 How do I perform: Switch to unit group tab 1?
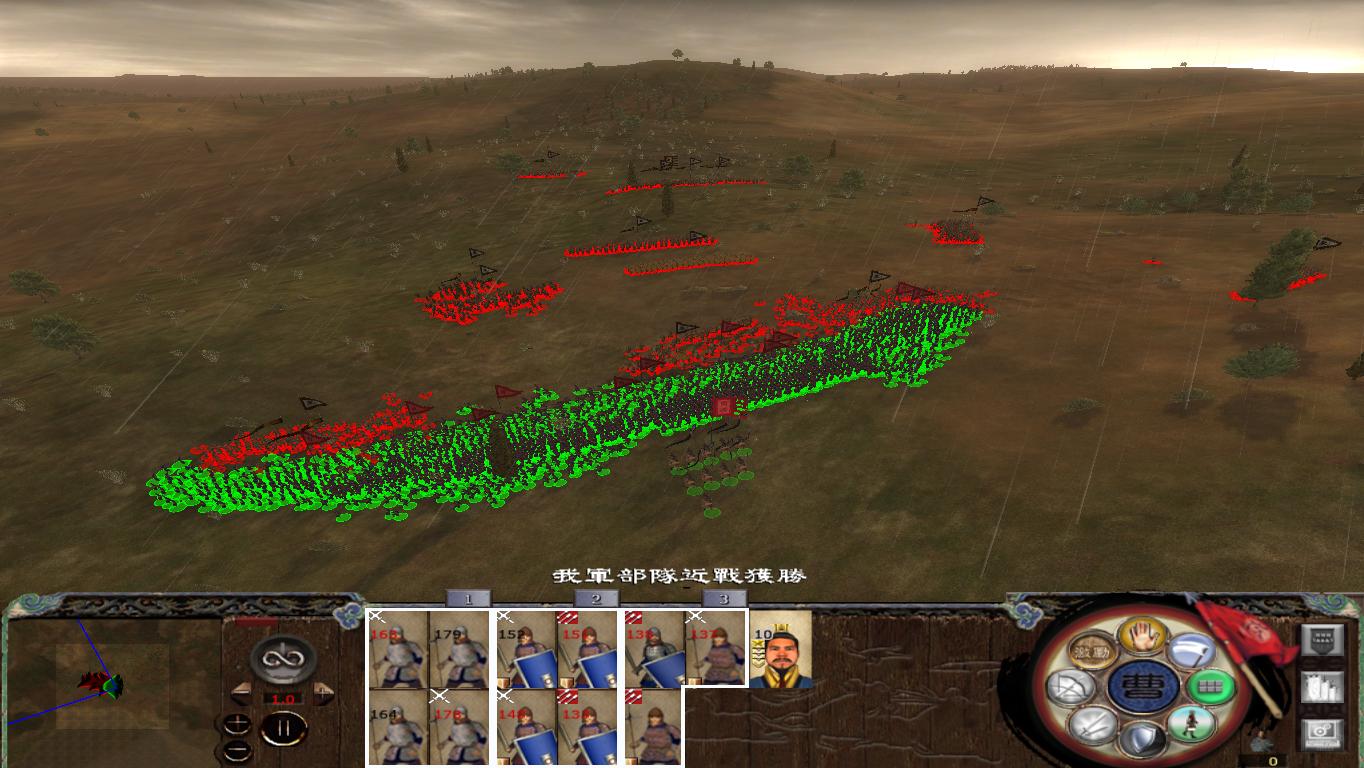click(466, 599)
